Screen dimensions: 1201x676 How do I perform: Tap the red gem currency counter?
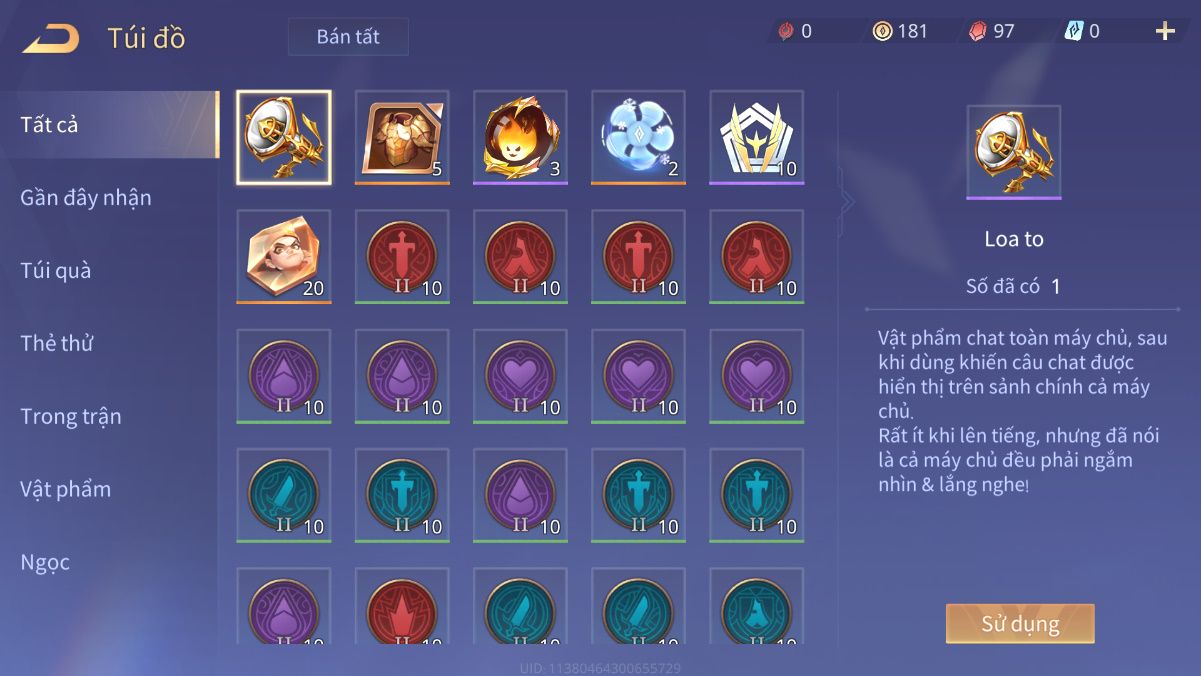[x=991, y=31]
